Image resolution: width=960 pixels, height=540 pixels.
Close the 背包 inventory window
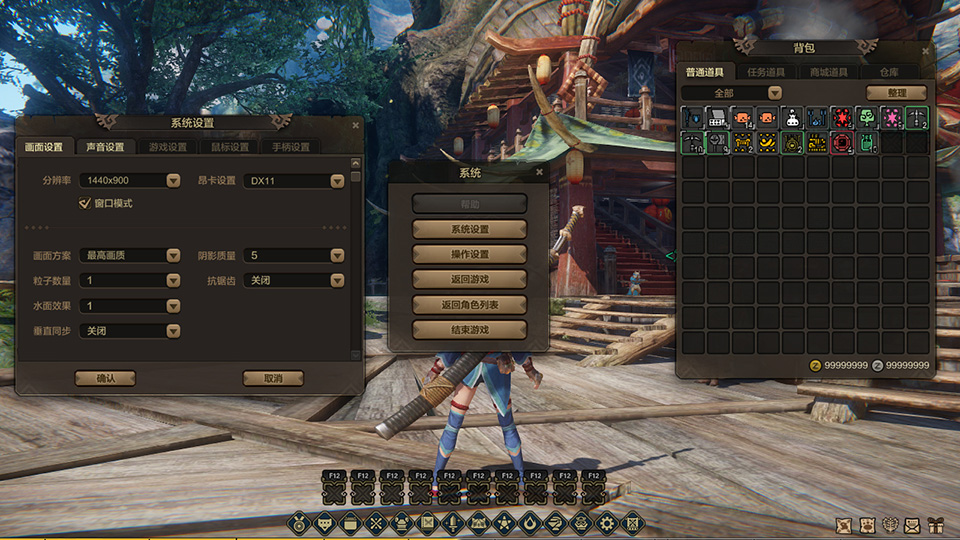(x=926, y=49)
